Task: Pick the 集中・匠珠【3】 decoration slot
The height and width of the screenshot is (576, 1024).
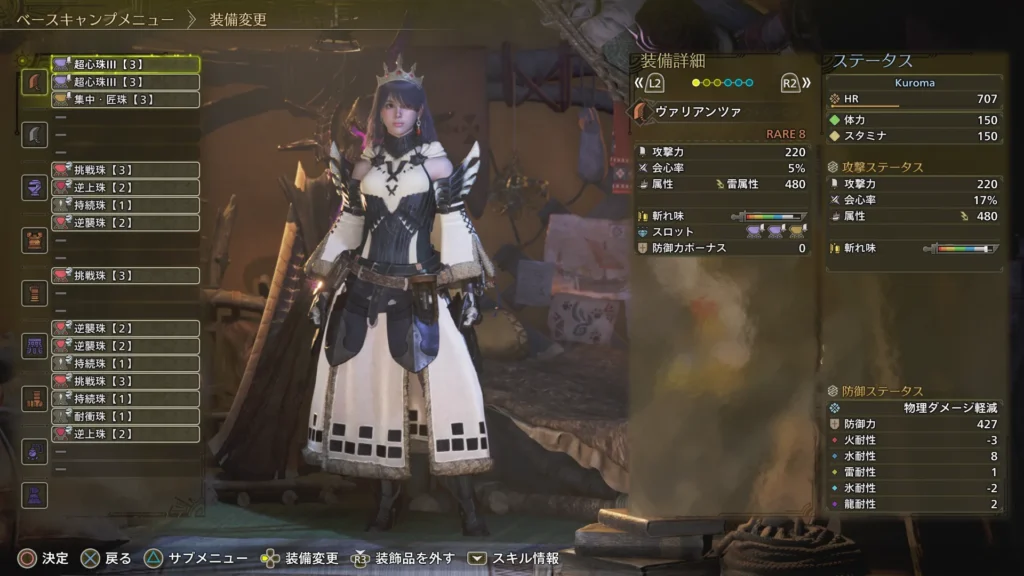Action: click(x=125, y=99)
